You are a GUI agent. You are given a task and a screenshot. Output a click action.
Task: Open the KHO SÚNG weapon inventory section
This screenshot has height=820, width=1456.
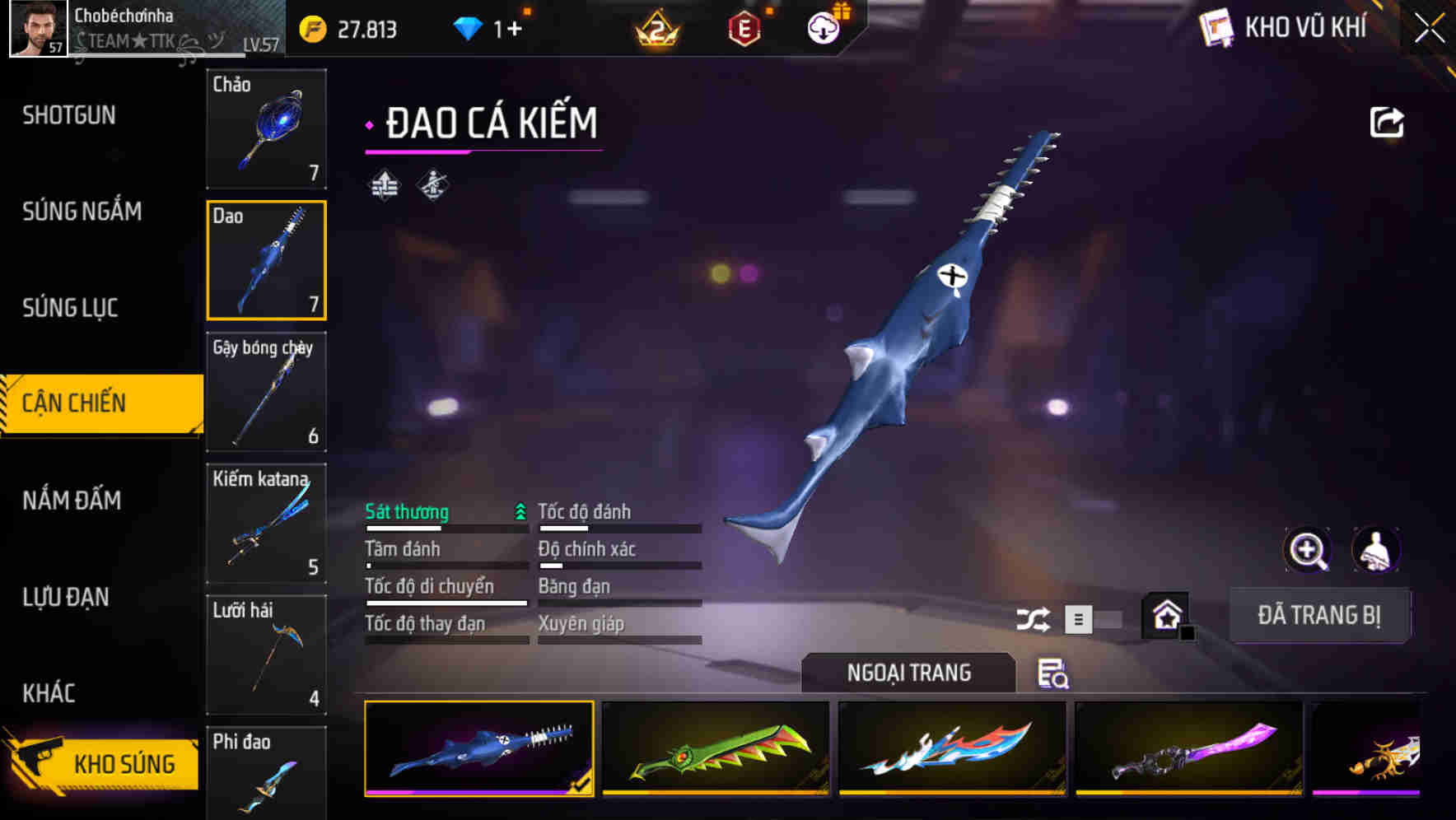point(107,763)
